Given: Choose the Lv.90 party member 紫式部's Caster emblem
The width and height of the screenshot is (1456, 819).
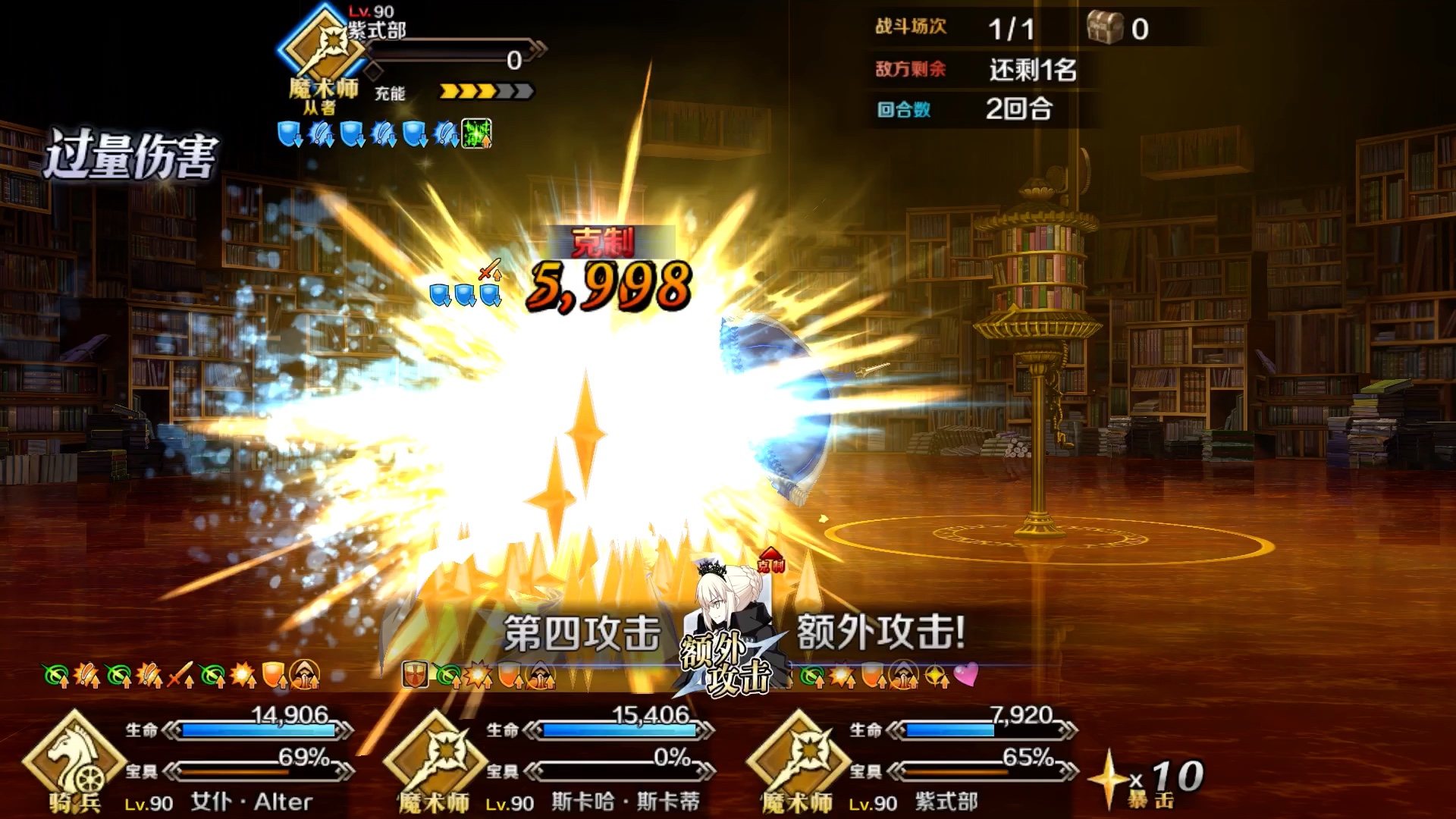Looking at the screenshot, I should [799, 758].
